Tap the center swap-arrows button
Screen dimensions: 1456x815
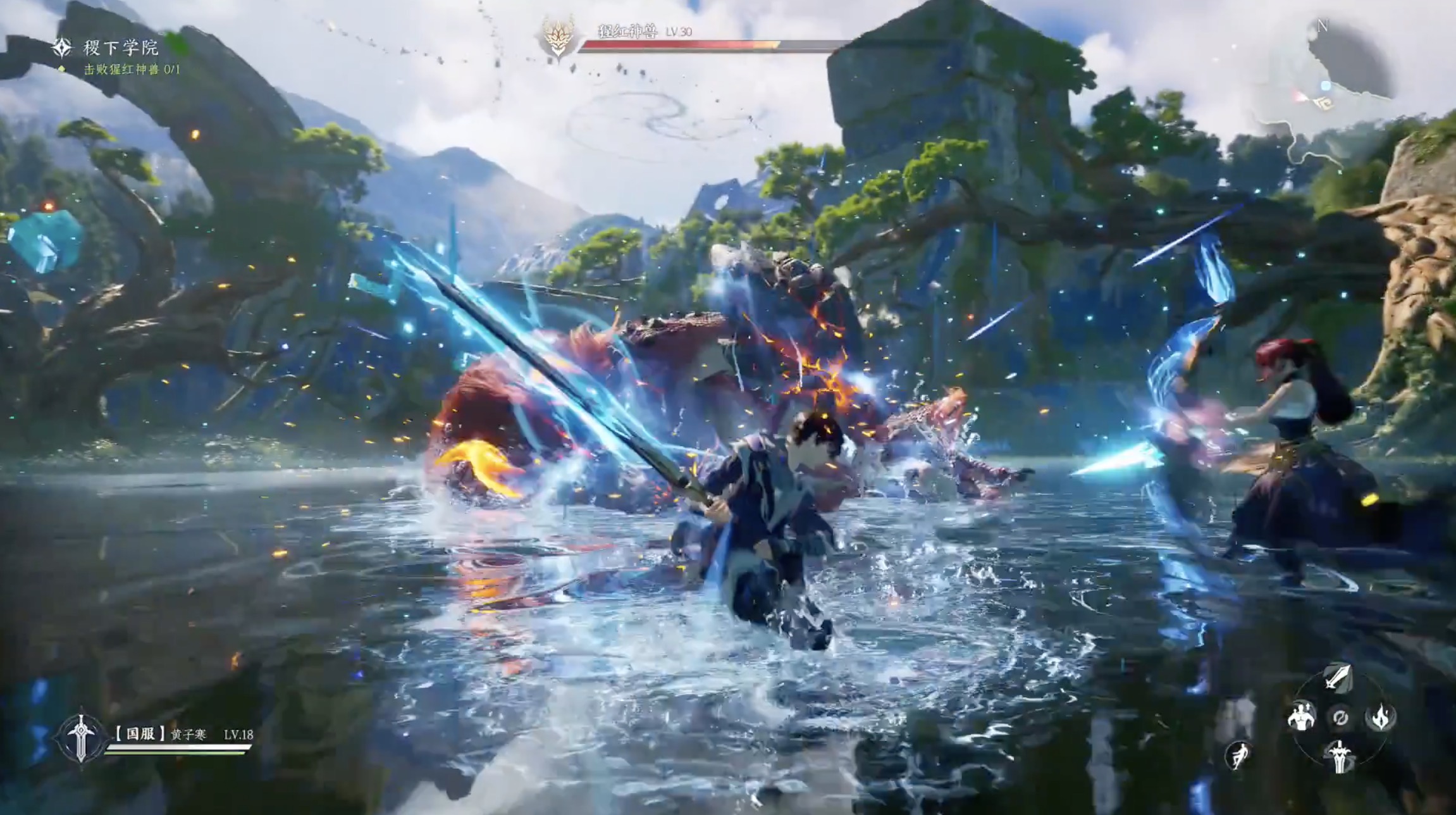tap(1340, 718)
